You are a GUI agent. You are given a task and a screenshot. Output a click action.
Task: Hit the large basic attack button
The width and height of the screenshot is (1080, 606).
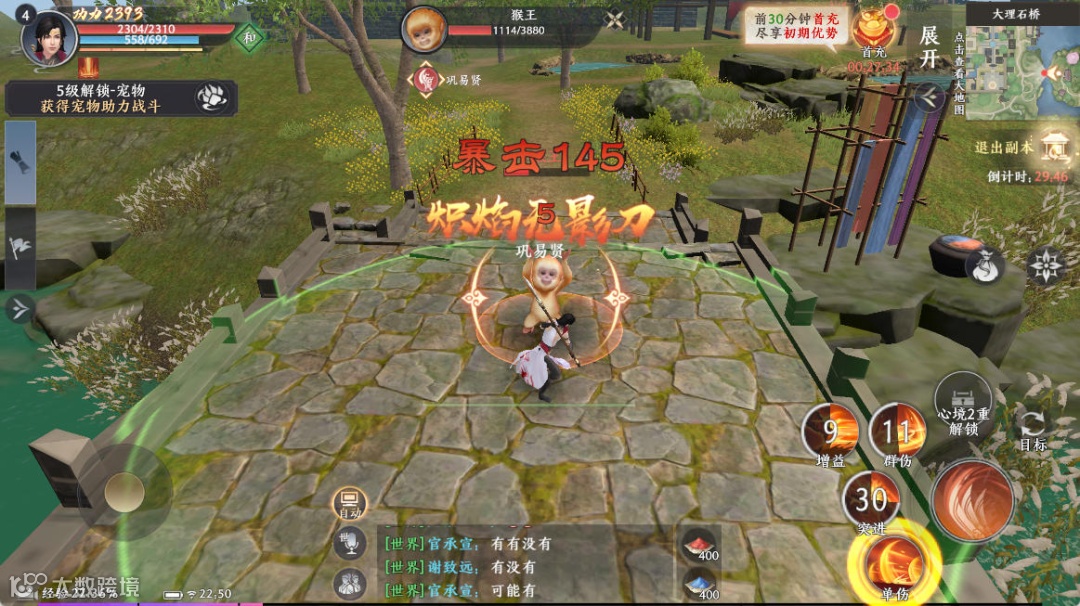click(971, 500)
